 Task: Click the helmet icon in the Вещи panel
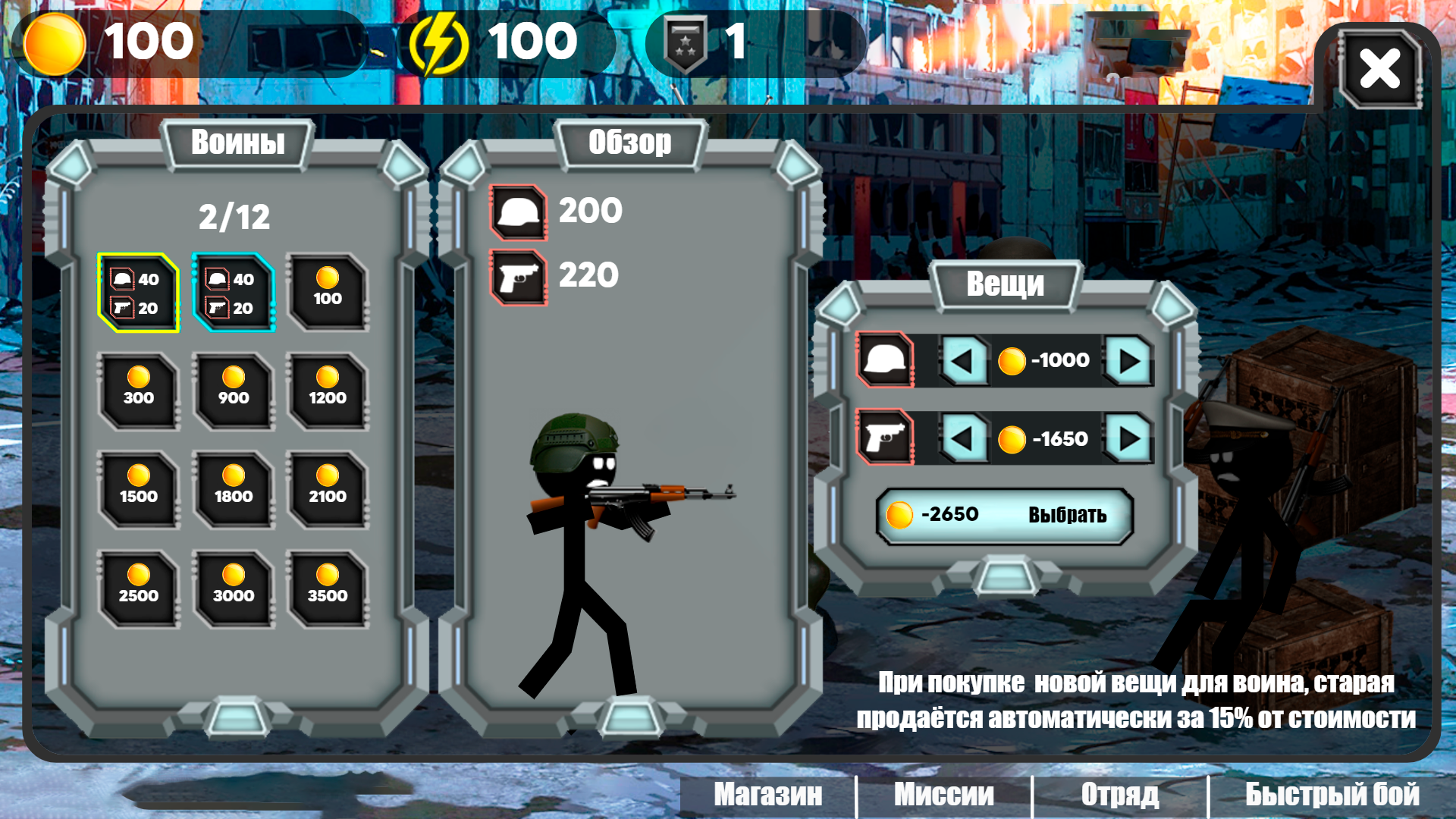(x=883, y=360)
